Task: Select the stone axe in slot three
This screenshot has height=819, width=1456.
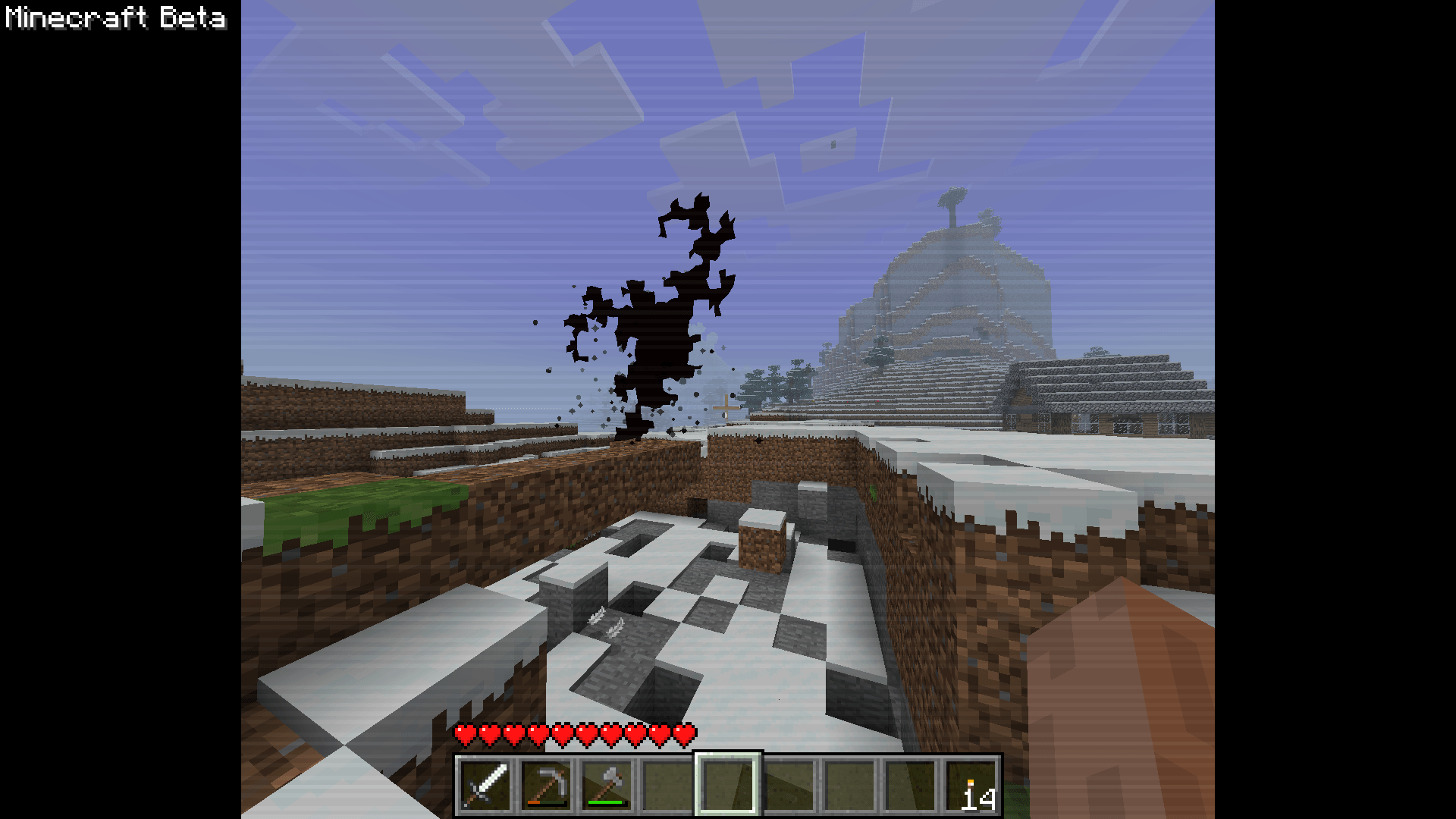Action: point(607,785)
